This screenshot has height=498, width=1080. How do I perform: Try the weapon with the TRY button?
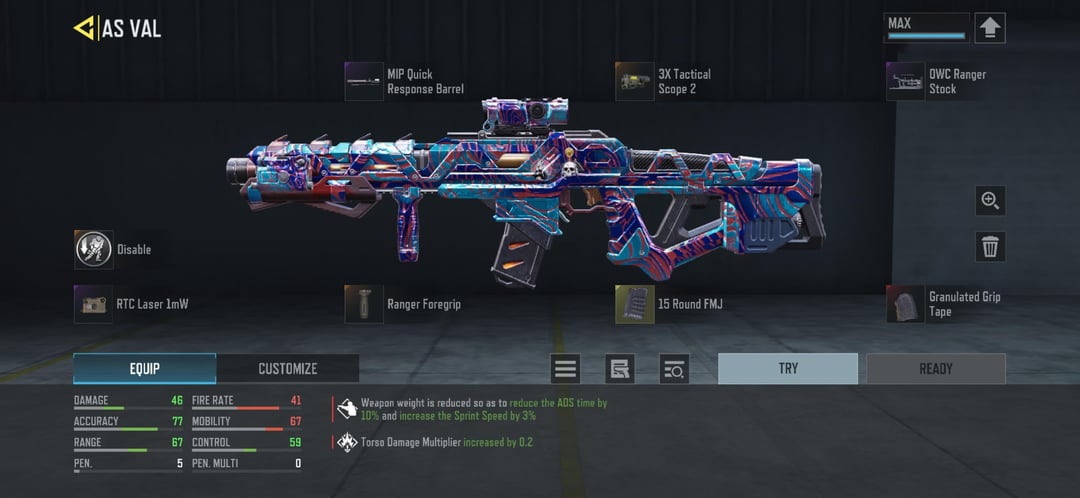click(x=788, y=369)
